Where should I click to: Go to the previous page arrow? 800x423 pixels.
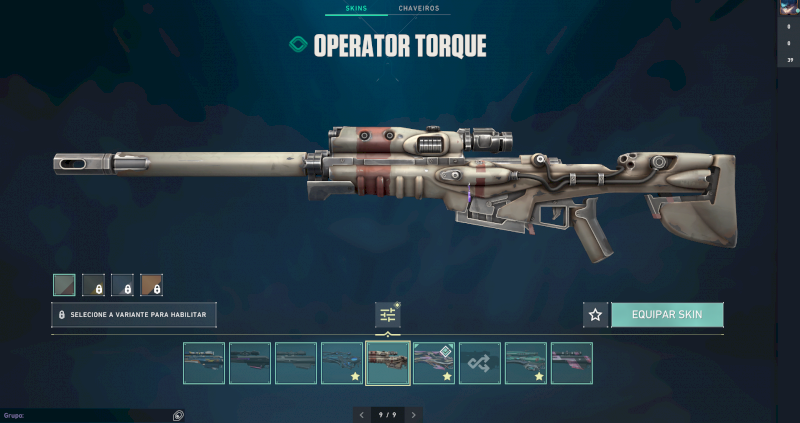pyautogui.click(x=360, y=414)
